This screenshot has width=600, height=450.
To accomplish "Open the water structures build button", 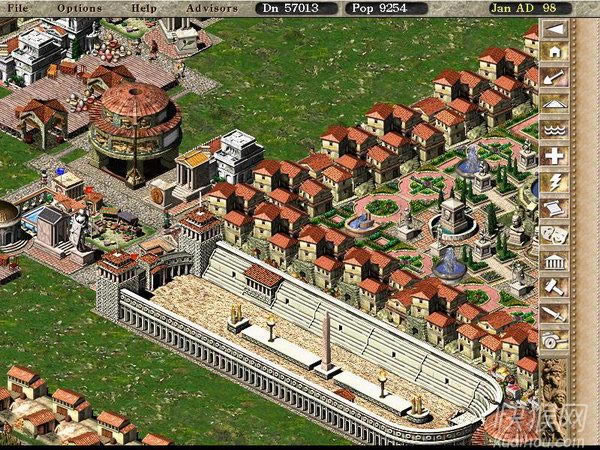I will [553, 130].
